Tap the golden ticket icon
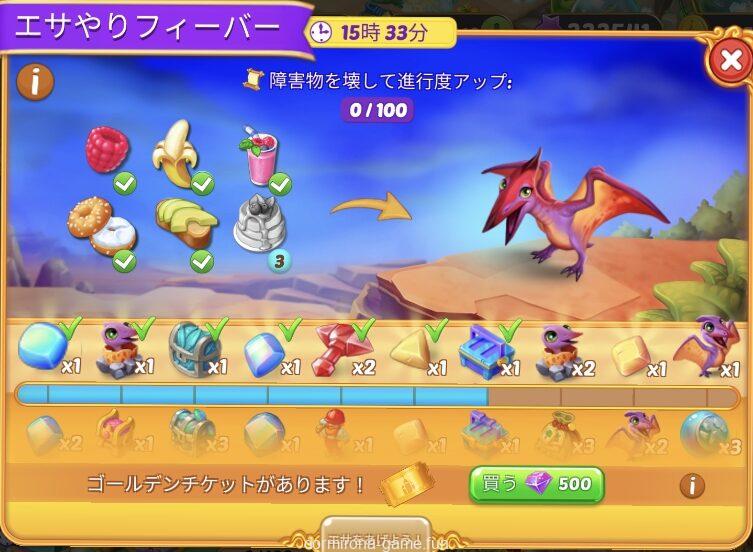The image size is (753, 552). point(410,486)
